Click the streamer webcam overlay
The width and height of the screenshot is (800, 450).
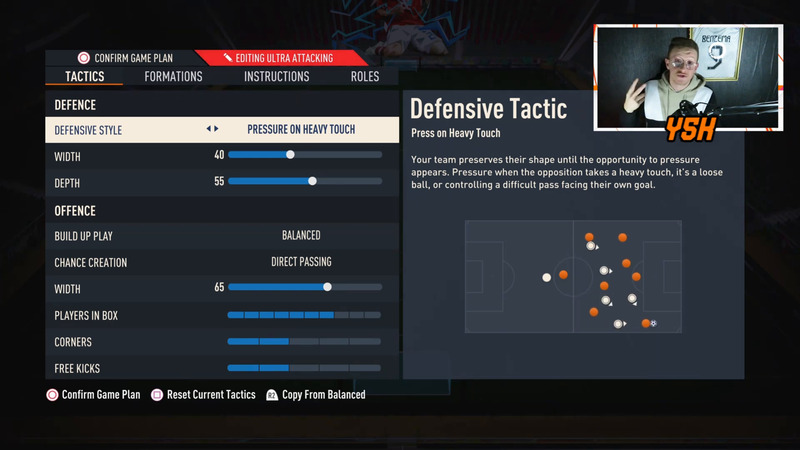(x=688, y=77)
